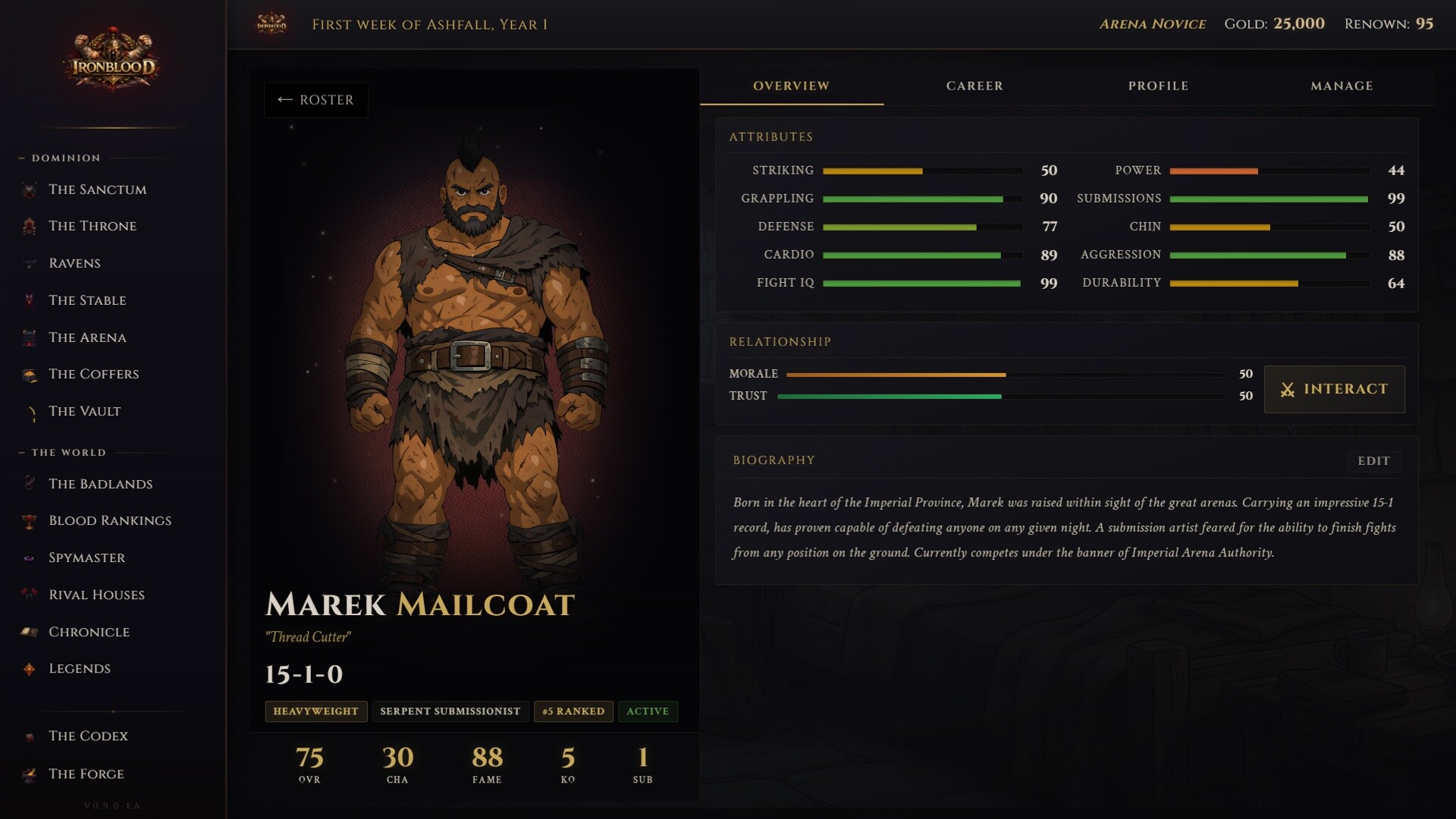Select the Legends diamond icon

tap(30, 668)
